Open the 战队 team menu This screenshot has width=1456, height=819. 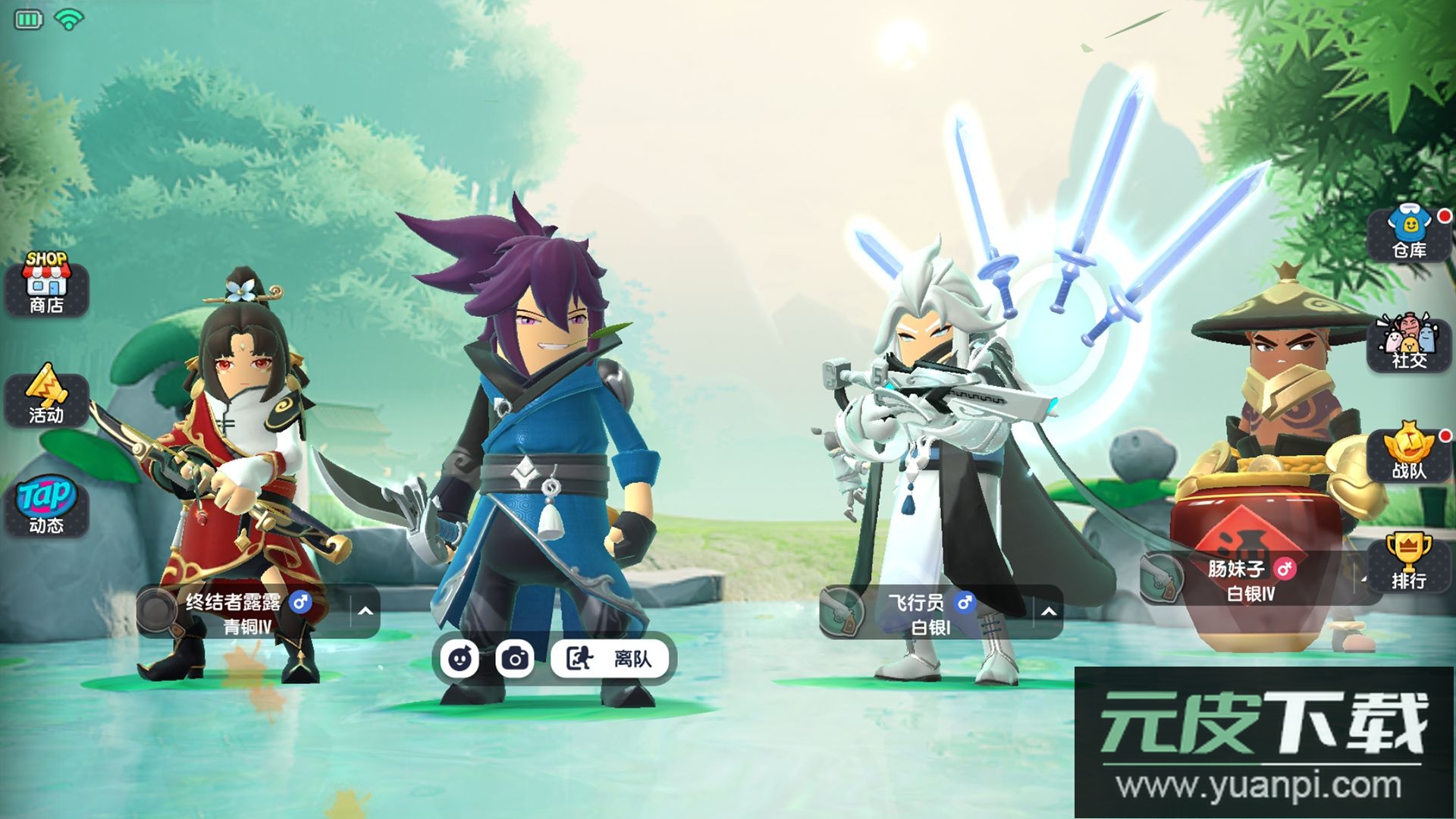point(1409,453)
